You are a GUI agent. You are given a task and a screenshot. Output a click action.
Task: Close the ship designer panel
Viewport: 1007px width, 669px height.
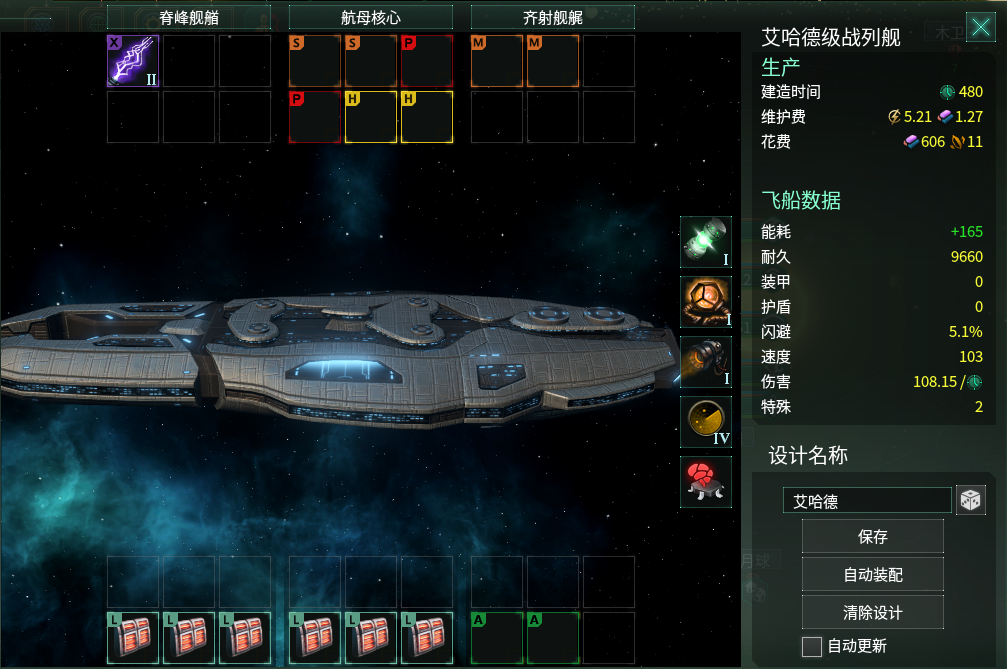[979, 27]
